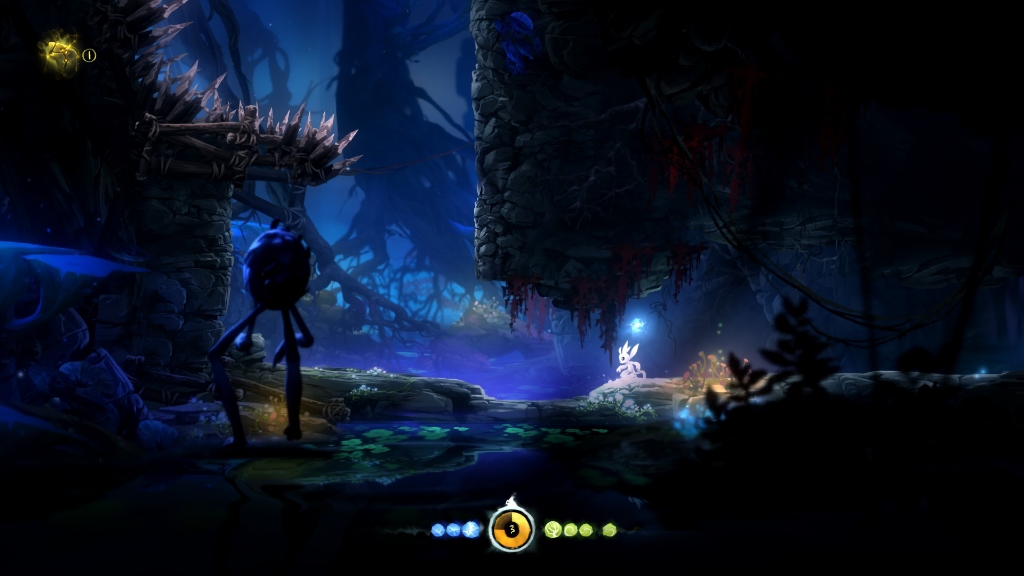Select the central ability point orb
The width and height of the screenshot is (1024, 576).
tap(511, 529)
